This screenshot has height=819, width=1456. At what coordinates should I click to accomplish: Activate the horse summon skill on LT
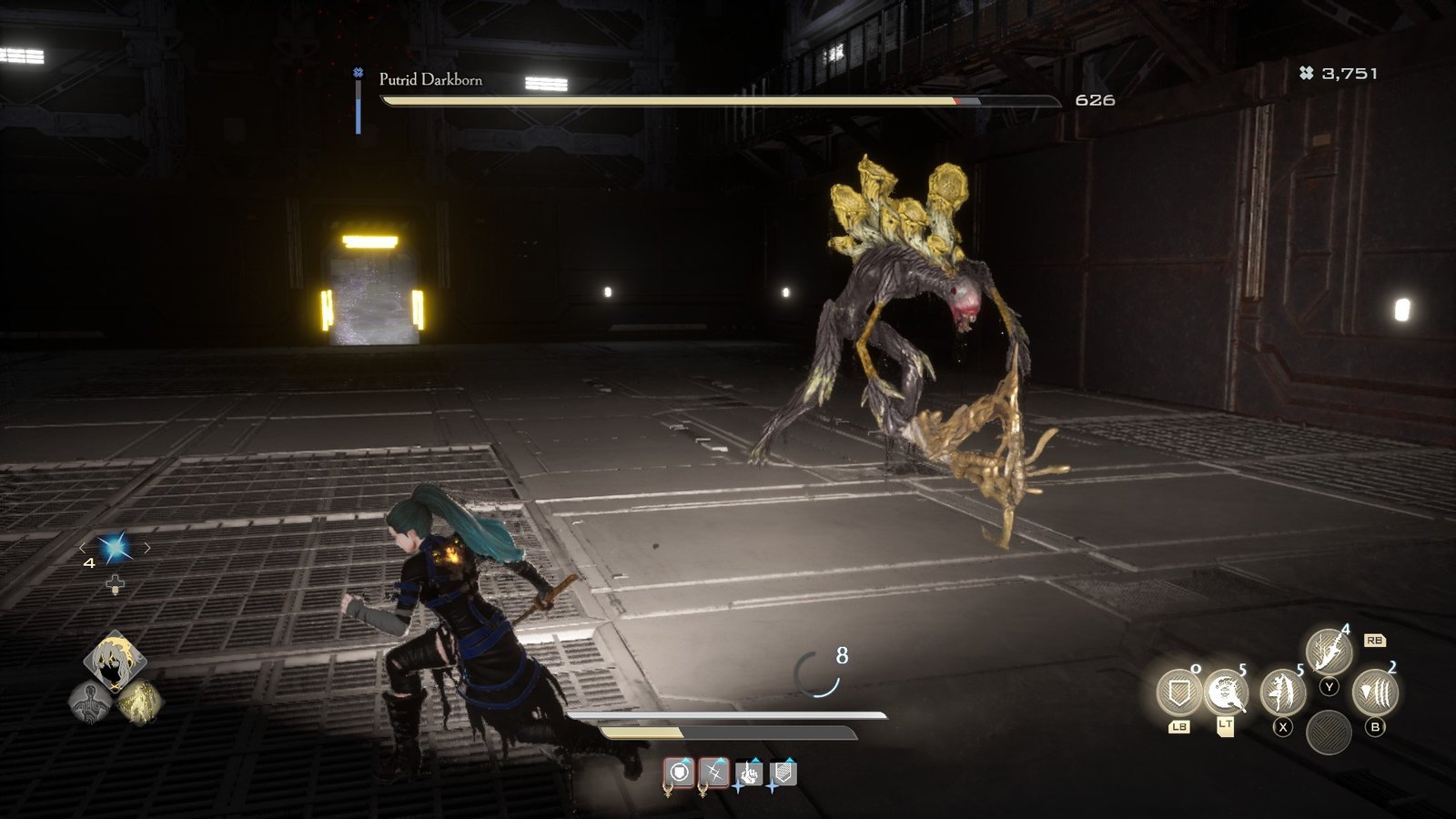tap(1227, 693)
